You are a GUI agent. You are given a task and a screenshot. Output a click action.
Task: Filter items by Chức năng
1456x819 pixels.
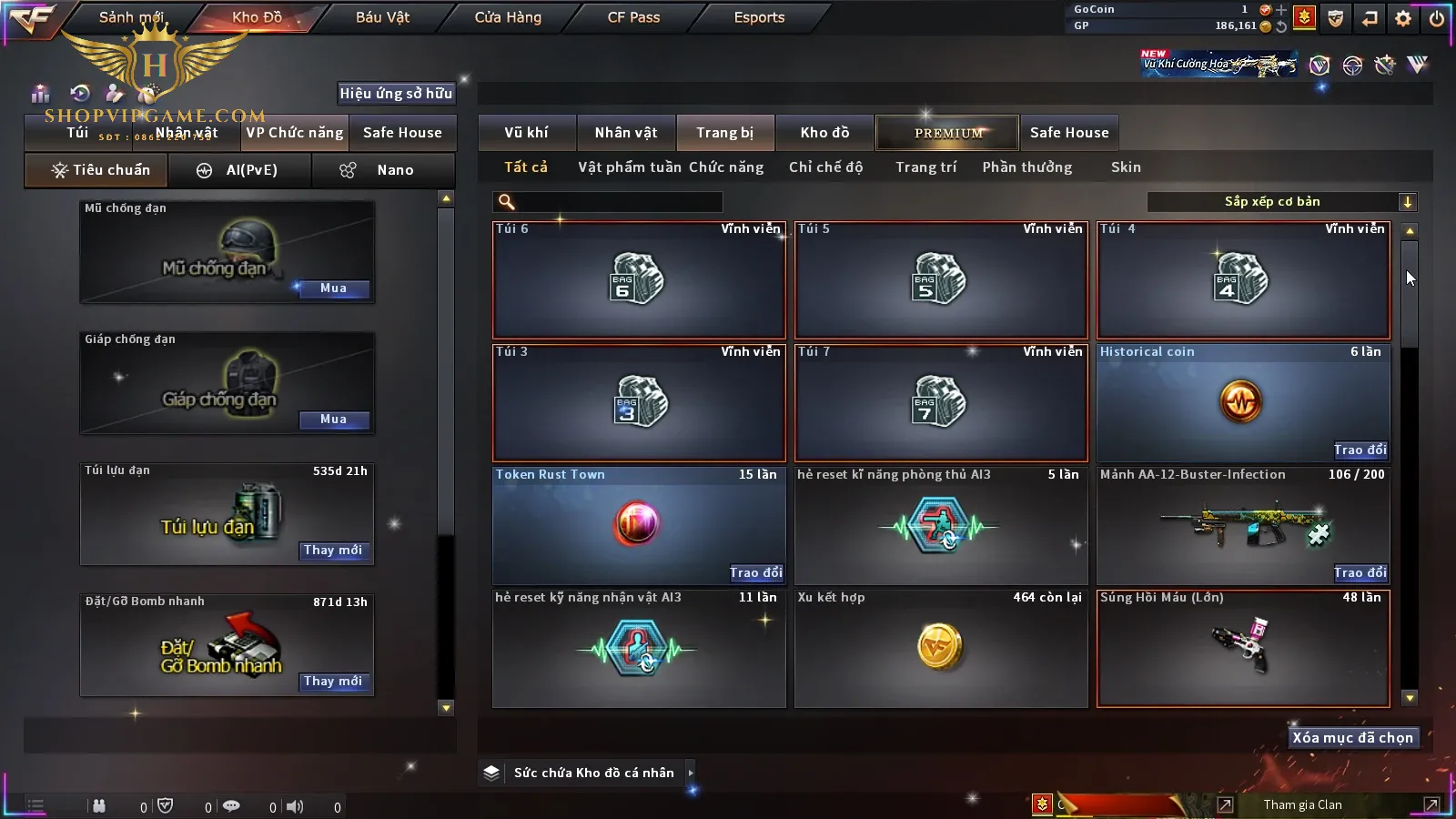[x=726, y=167]
